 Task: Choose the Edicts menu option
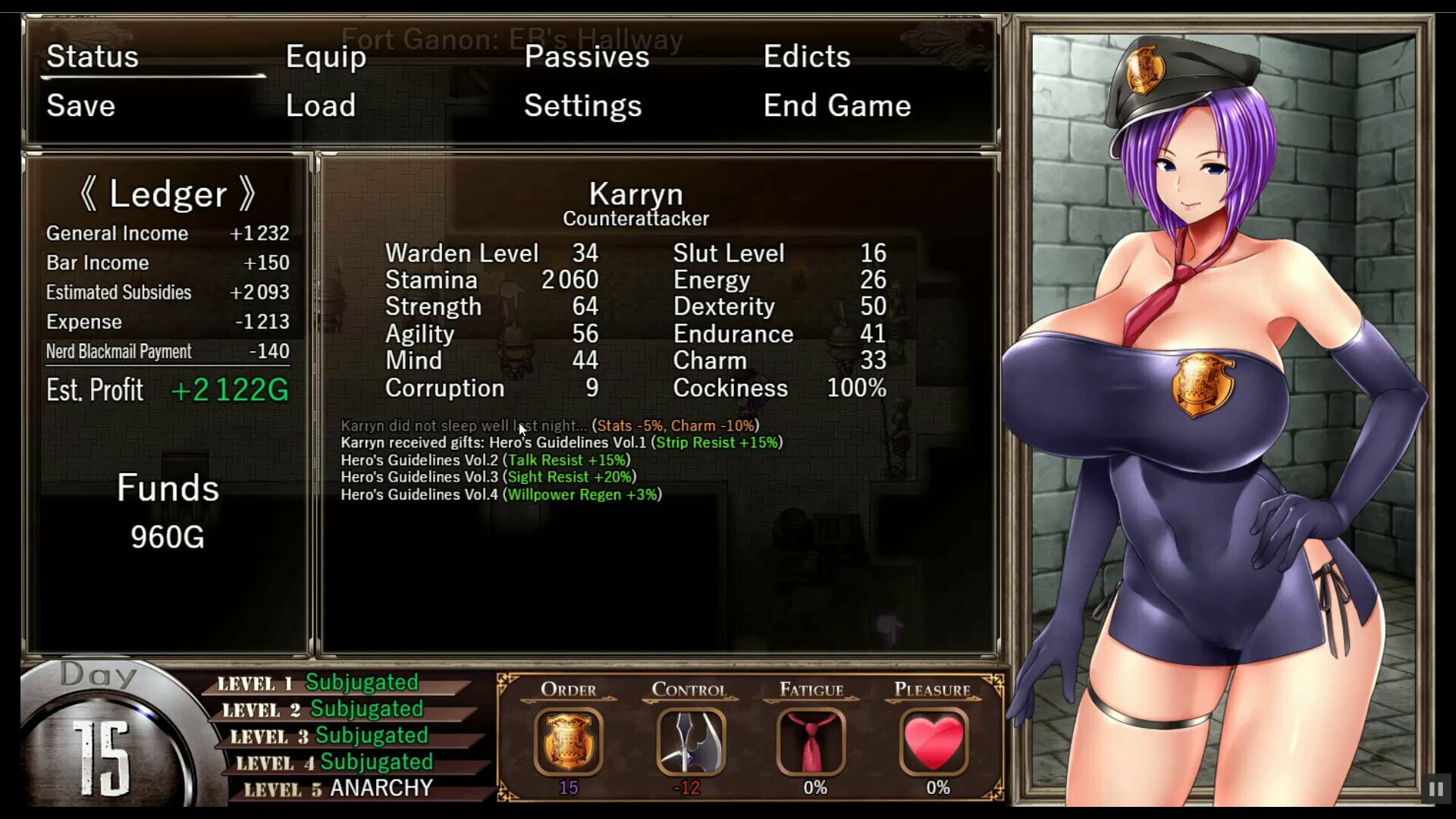click(x=806, y=57)
